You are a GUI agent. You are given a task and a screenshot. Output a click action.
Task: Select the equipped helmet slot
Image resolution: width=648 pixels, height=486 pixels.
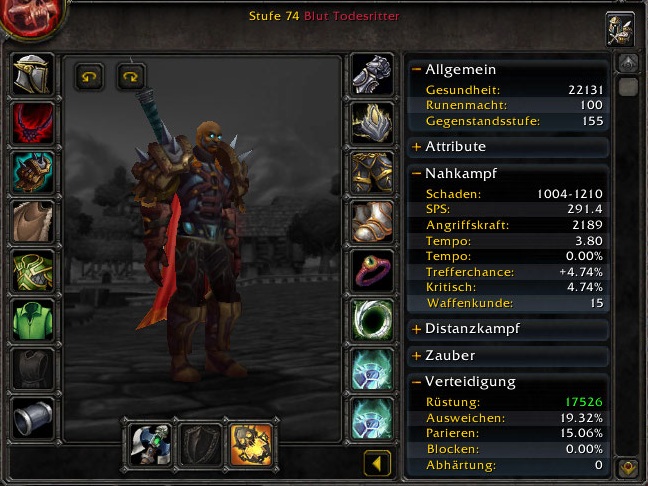coord(33,74)
